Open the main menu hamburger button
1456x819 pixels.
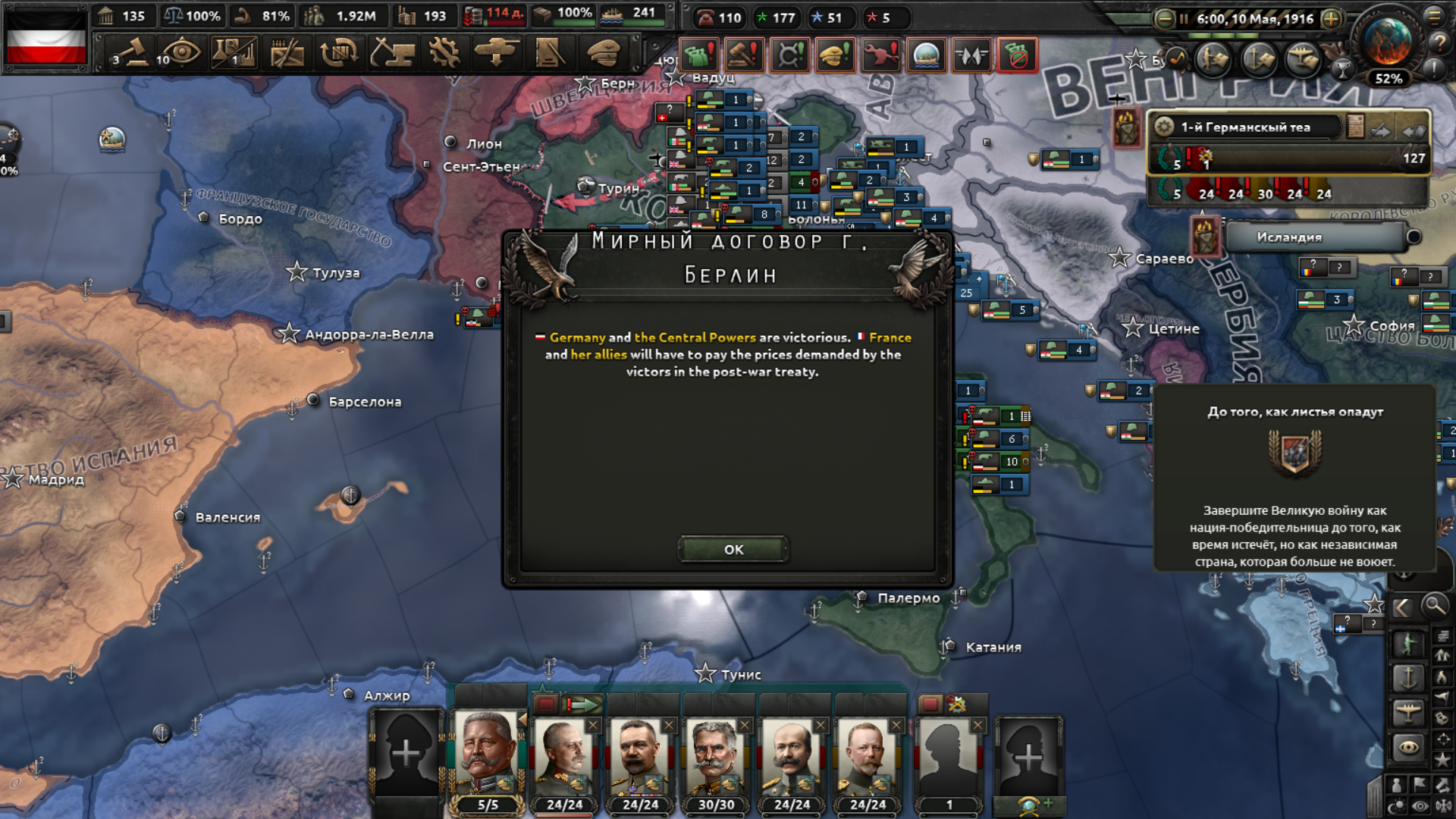coord(1435,16)
